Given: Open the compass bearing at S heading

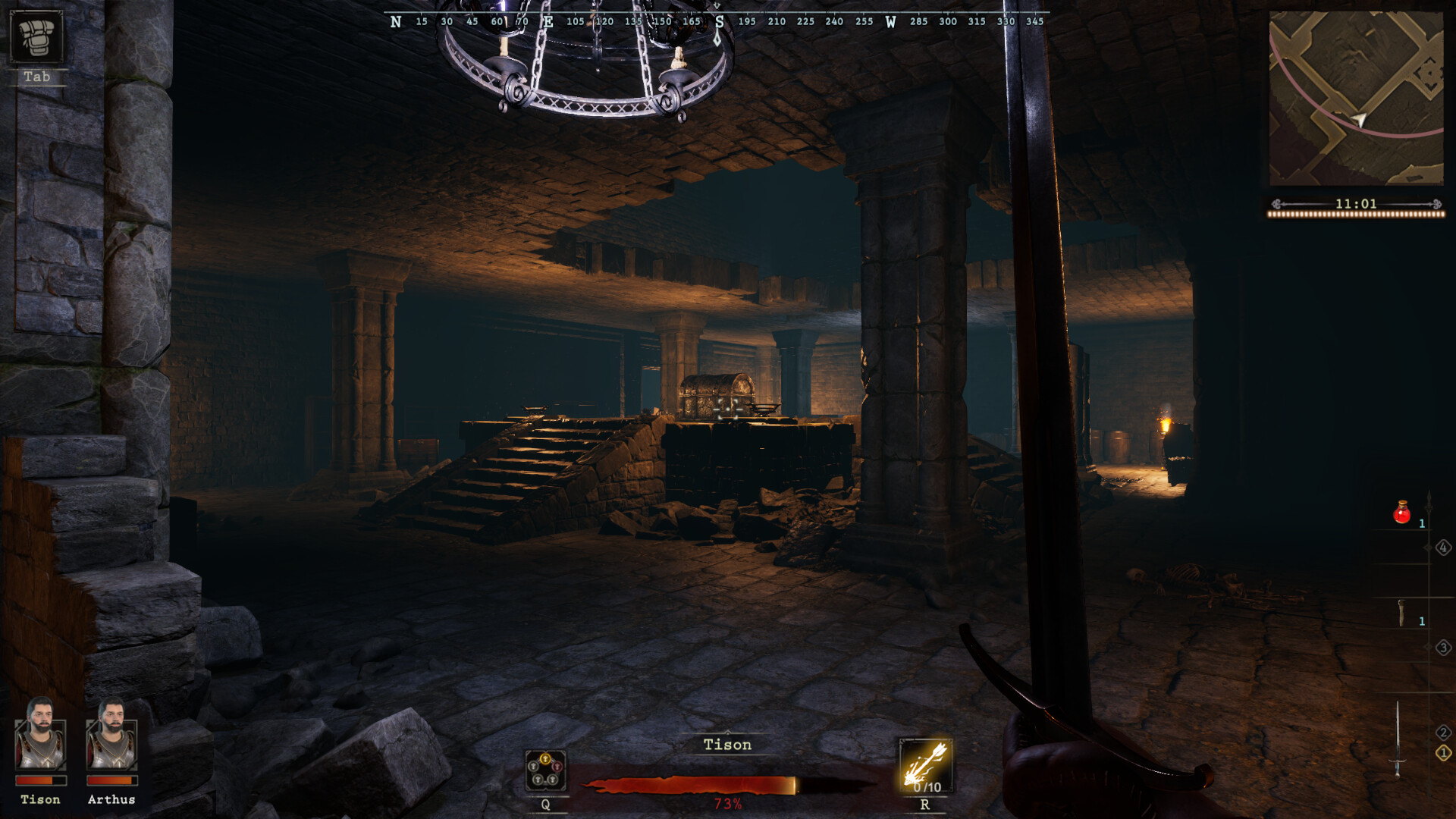Looking at the screenshot, I should tap(719, 22).
